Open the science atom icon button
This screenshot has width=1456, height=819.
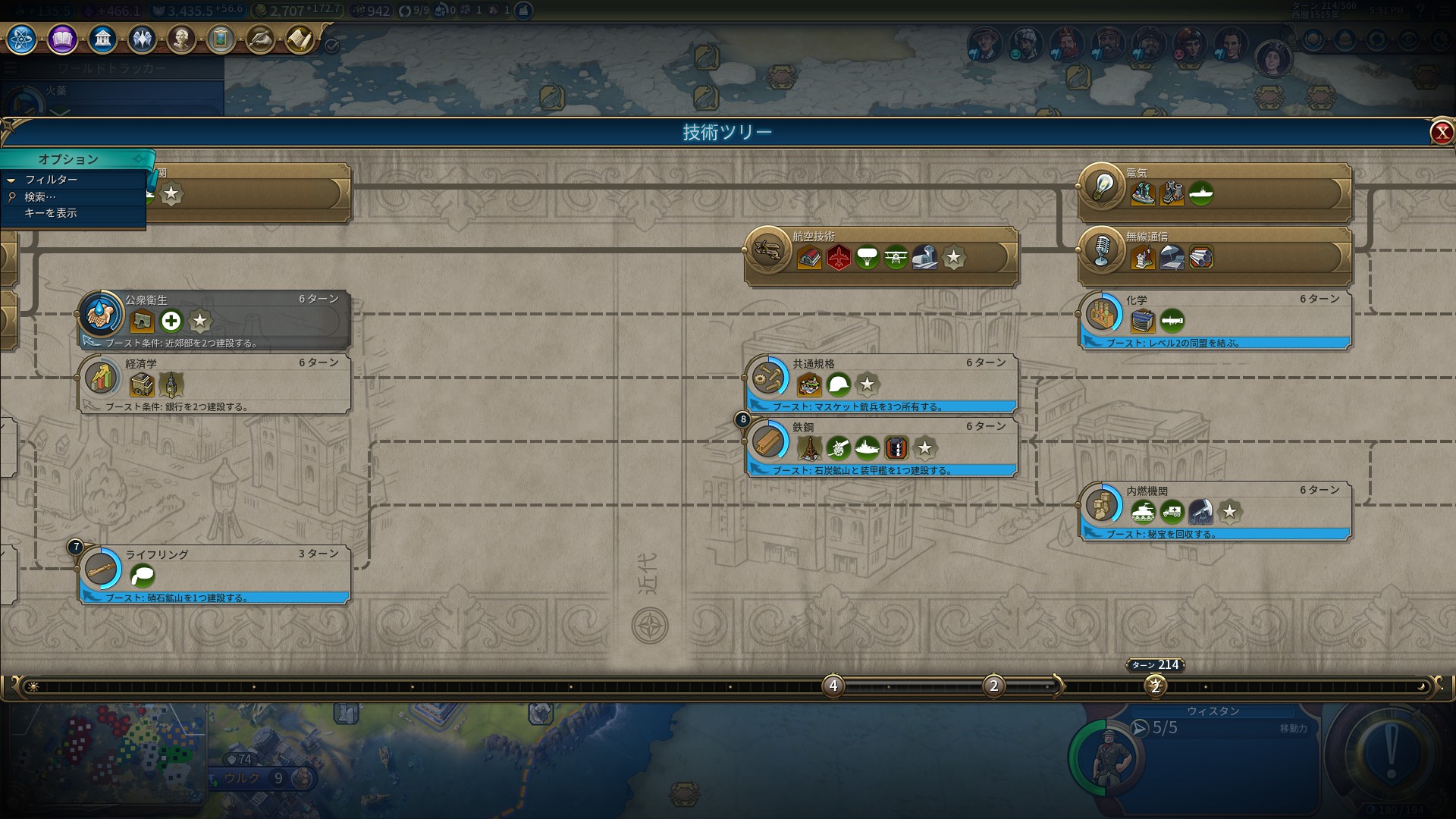click(22, 39)
